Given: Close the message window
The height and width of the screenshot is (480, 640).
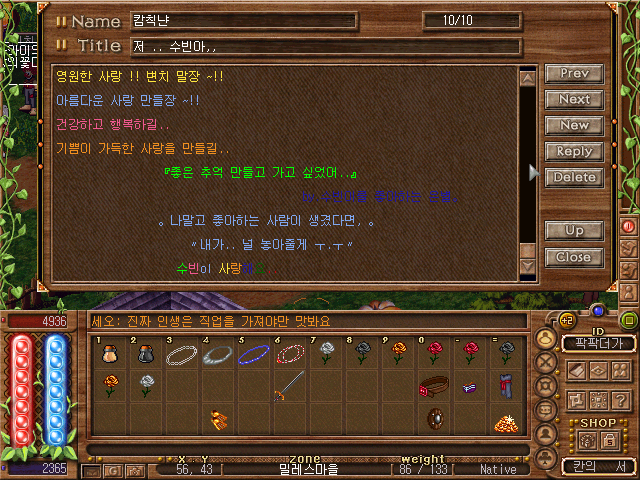Looking at the screenshot, I should 573,257.
